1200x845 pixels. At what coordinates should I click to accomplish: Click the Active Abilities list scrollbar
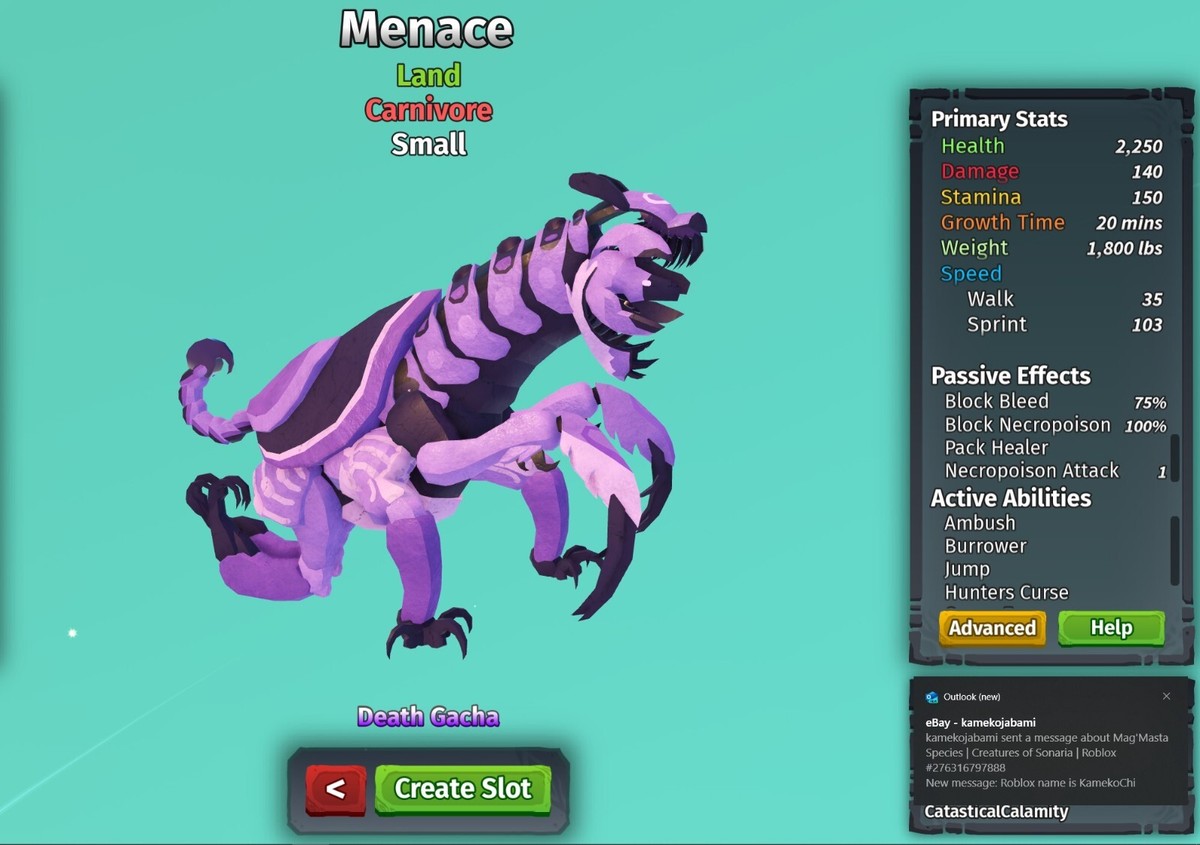coord(1175,549)
